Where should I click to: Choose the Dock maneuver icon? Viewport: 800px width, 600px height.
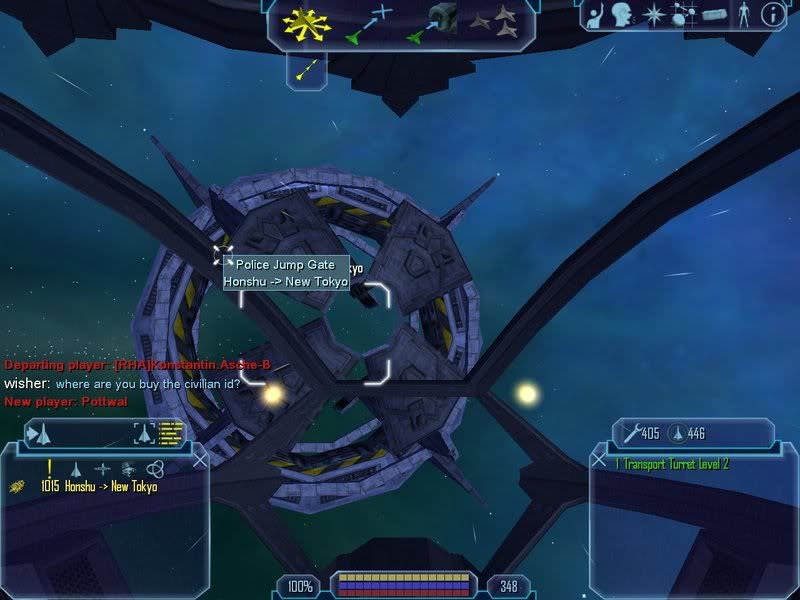430,24
